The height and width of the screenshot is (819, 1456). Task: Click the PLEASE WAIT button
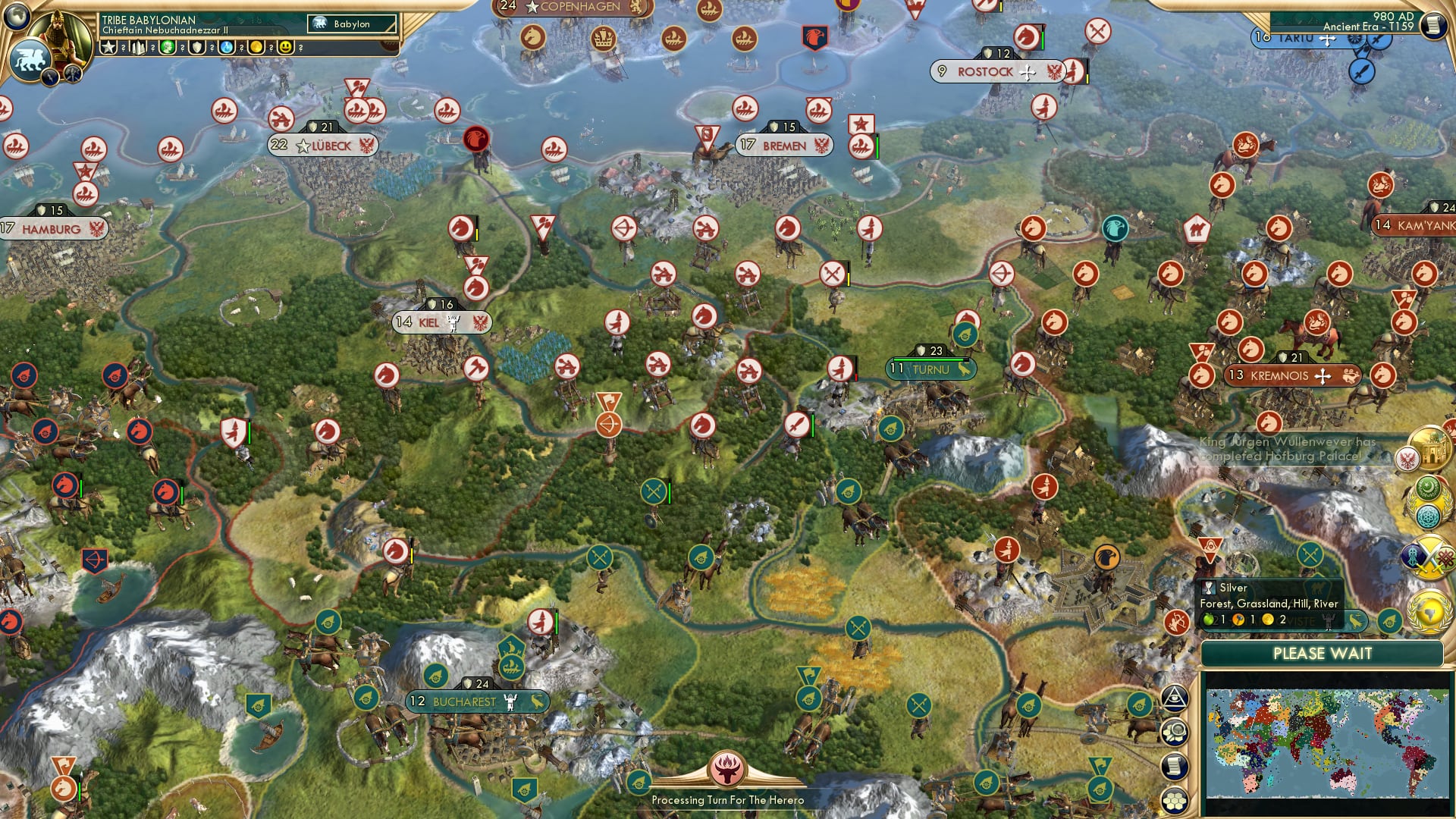[x=1325, y=654]
